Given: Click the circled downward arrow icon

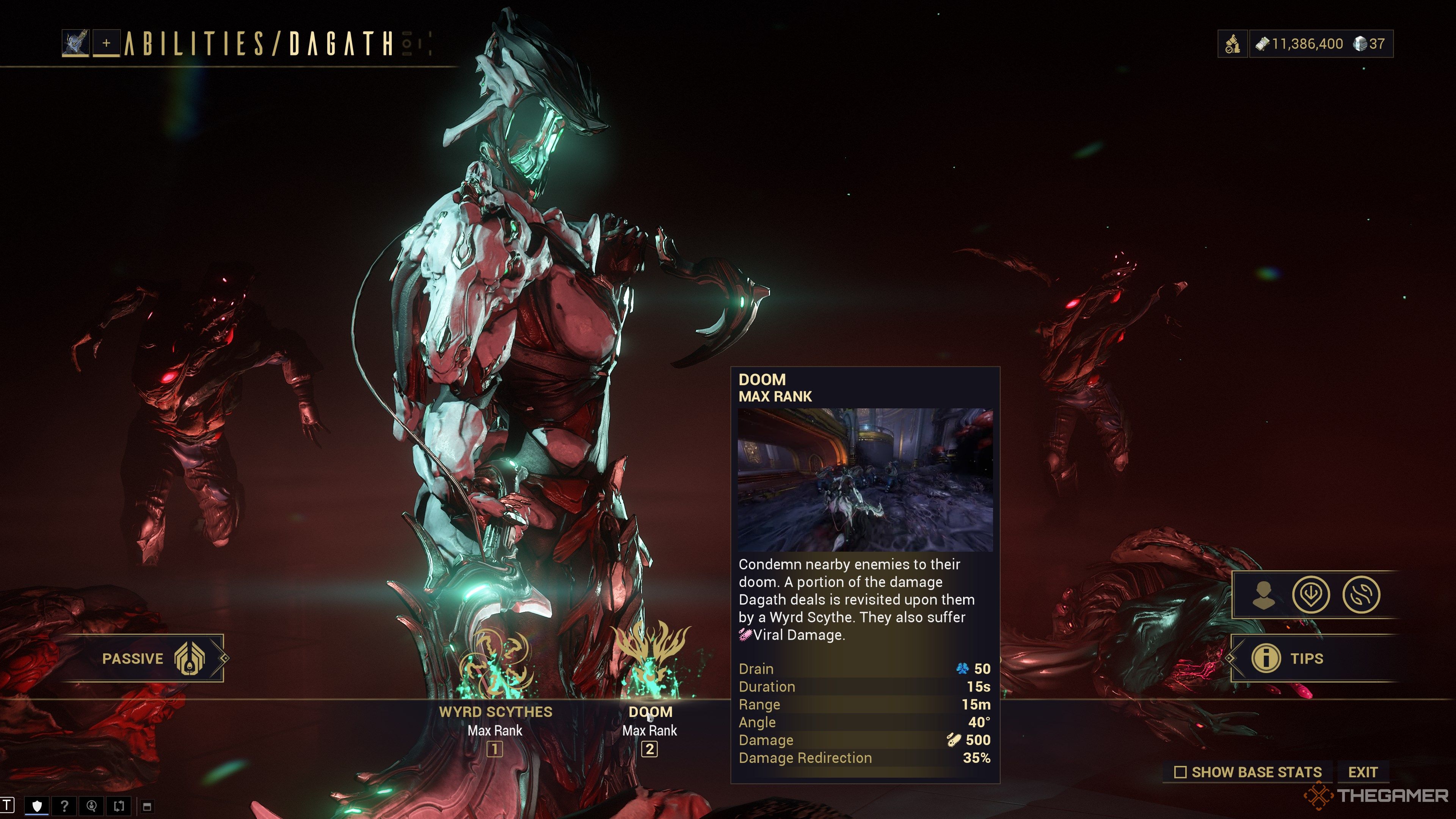Looking at the screenshot, I should tap(1311, 595).
